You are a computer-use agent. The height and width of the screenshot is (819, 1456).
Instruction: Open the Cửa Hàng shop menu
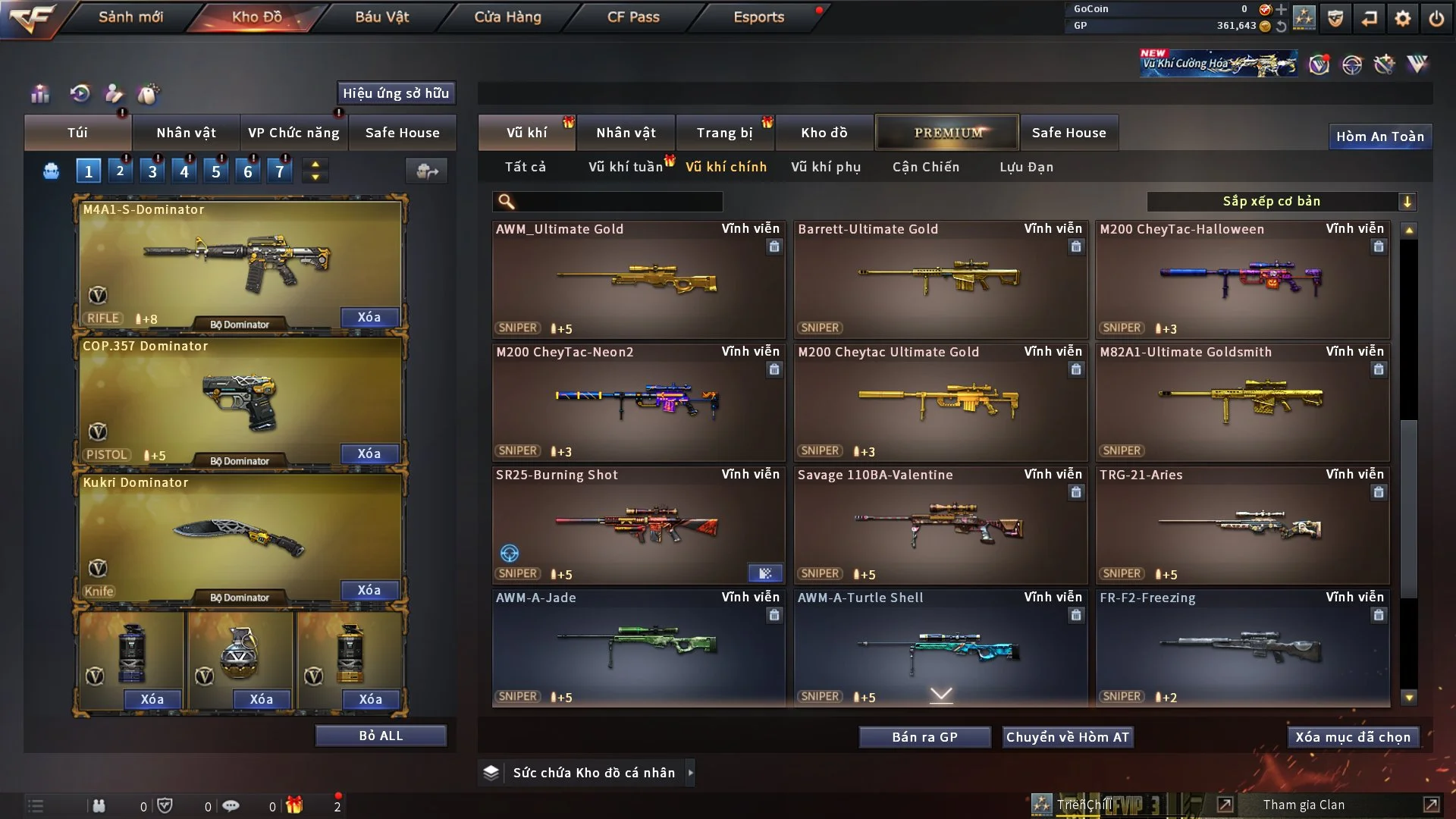(507, 17)
